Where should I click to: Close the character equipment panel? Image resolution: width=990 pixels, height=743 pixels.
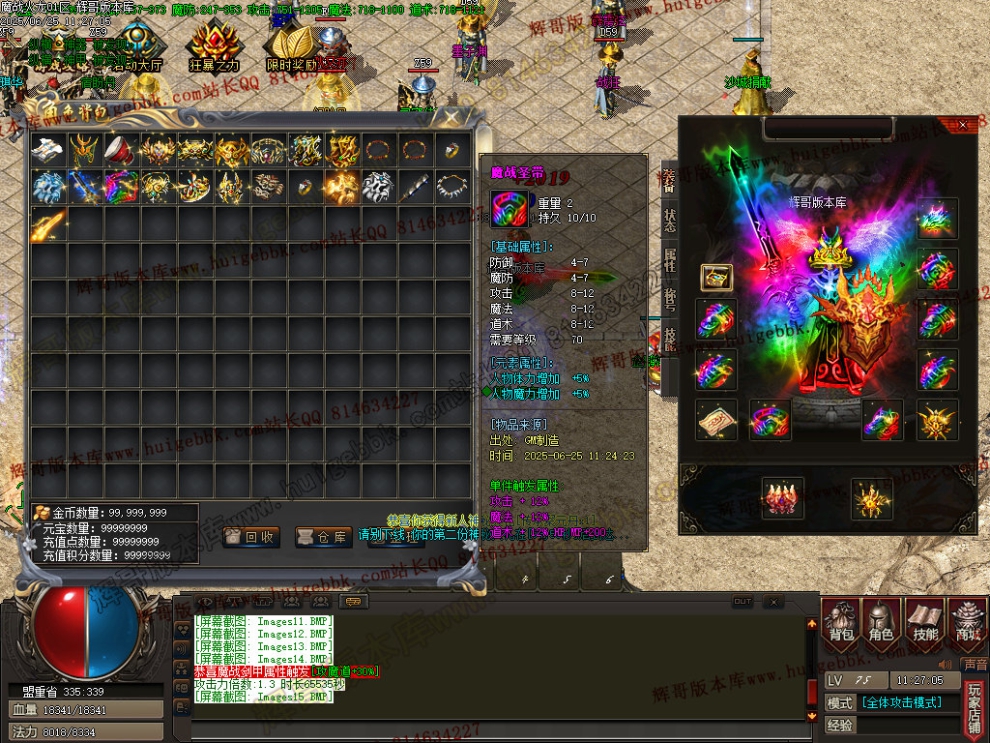963,125
